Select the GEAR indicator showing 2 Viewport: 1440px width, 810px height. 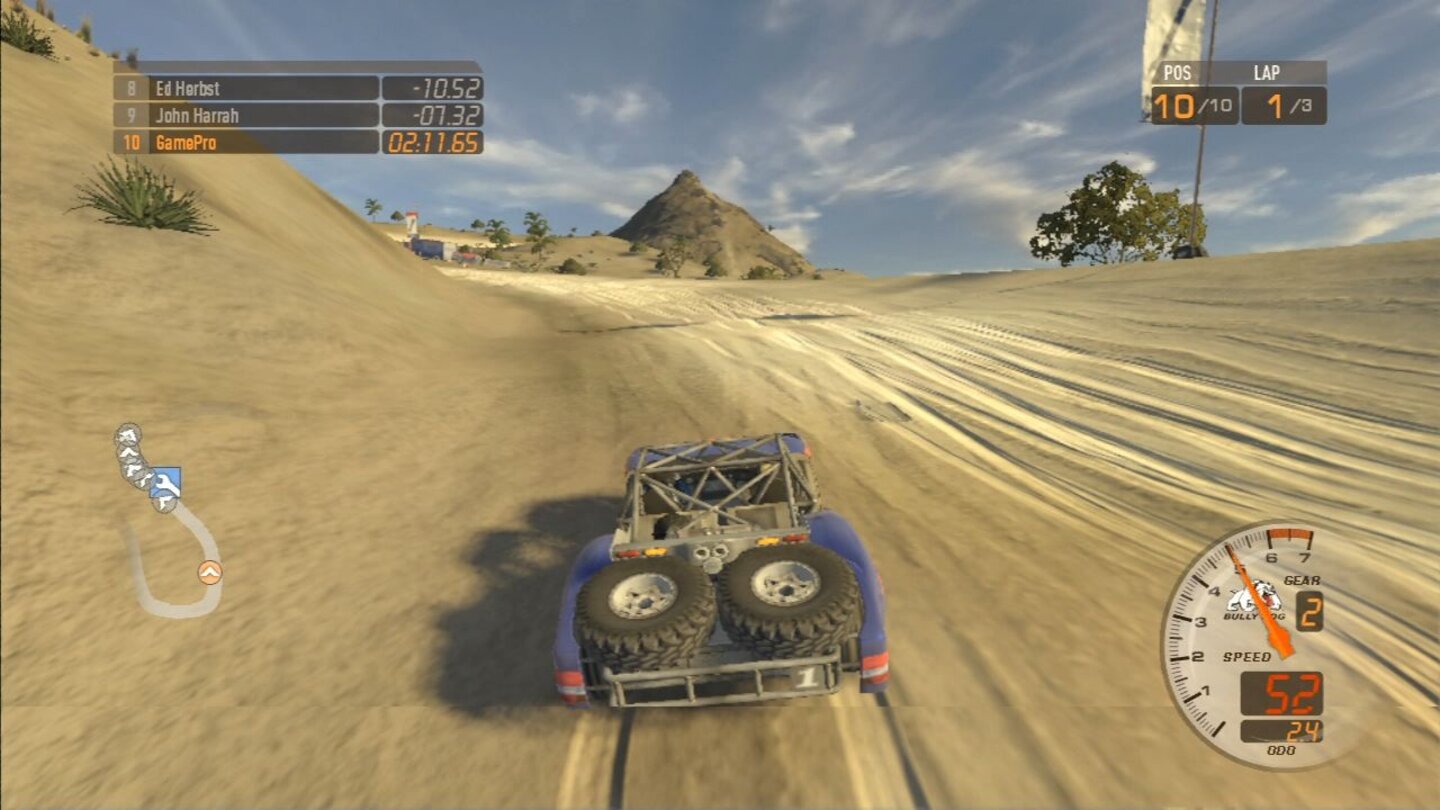click(x=1311, y=609)
